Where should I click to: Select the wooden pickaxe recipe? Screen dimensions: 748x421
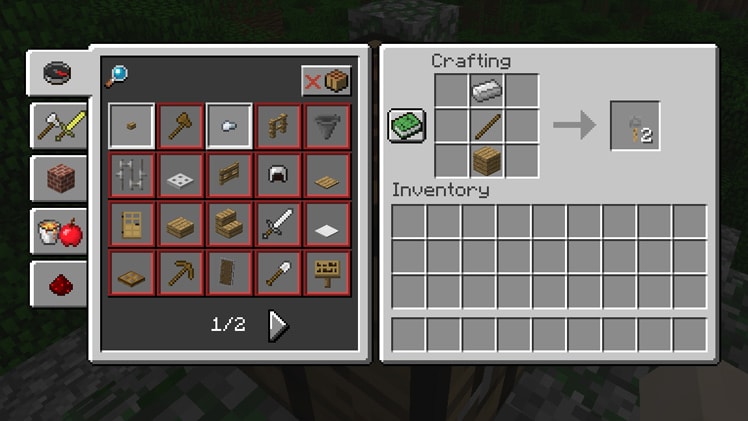click(x=181, y=272)
